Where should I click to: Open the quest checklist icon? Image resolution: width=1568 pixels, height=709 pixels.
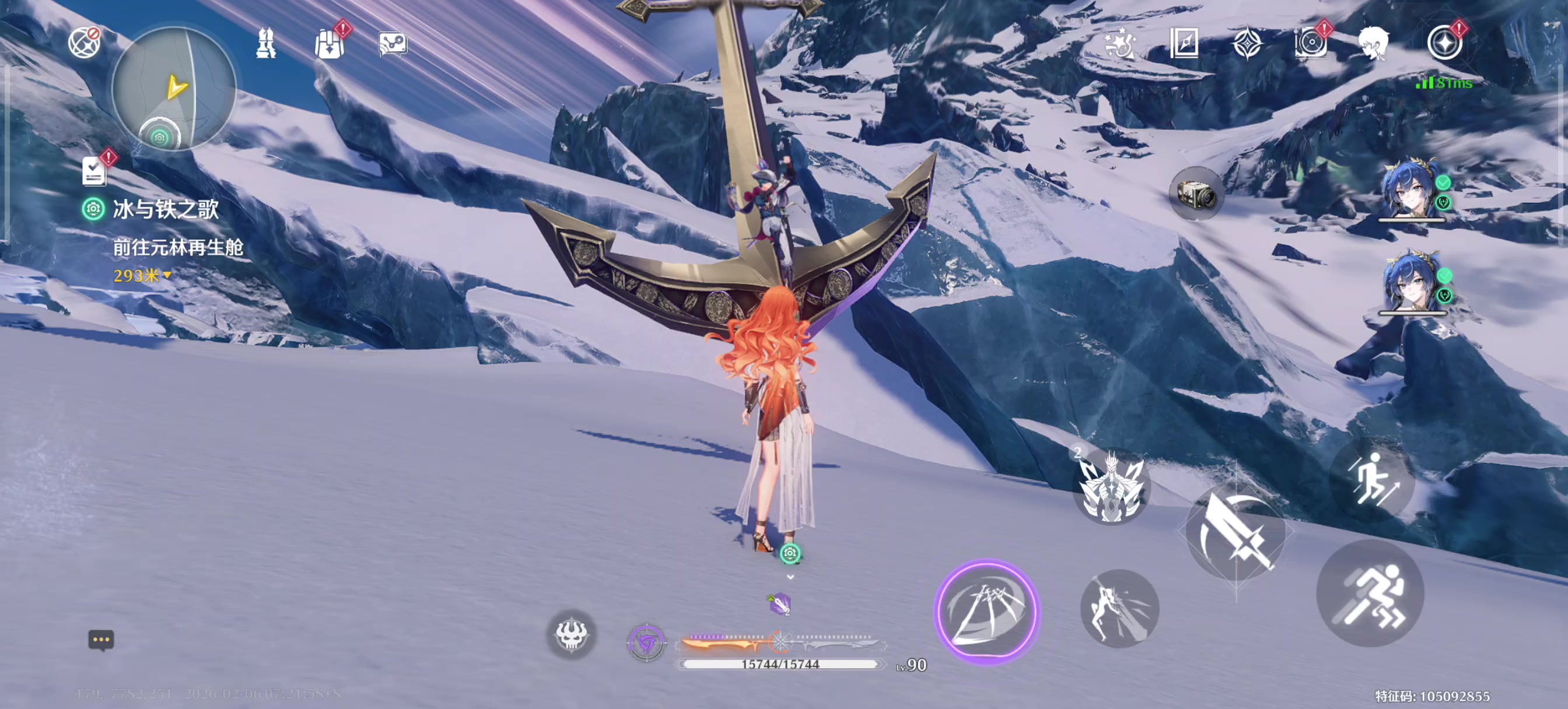click(94, 171)
